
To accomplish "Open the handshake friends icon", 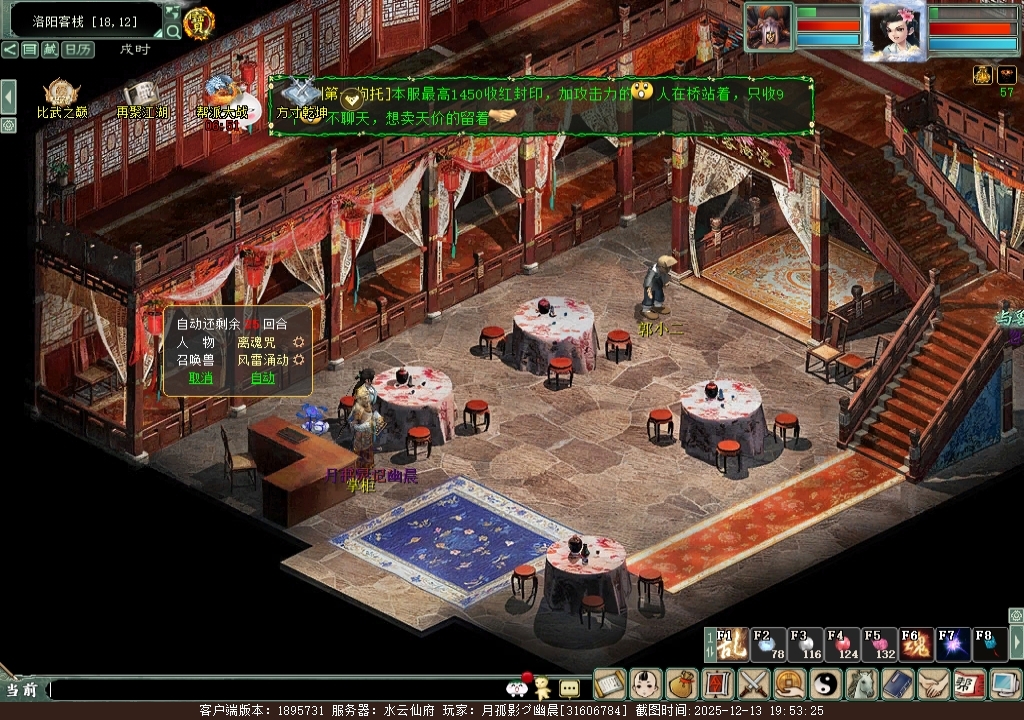I will pos(933,684).
